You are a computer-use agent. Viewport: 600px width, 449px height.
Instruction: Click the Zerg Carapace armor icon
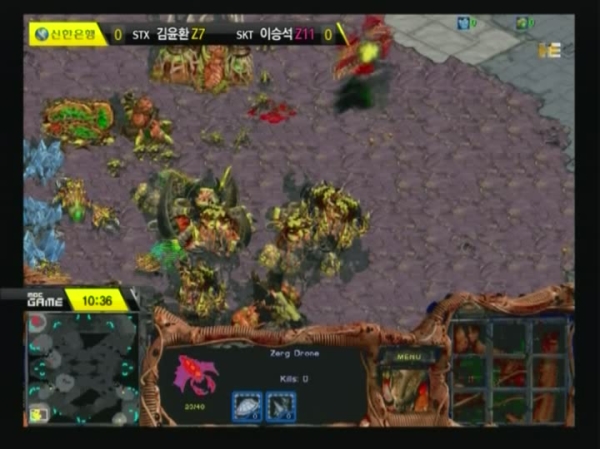point(246,405)
